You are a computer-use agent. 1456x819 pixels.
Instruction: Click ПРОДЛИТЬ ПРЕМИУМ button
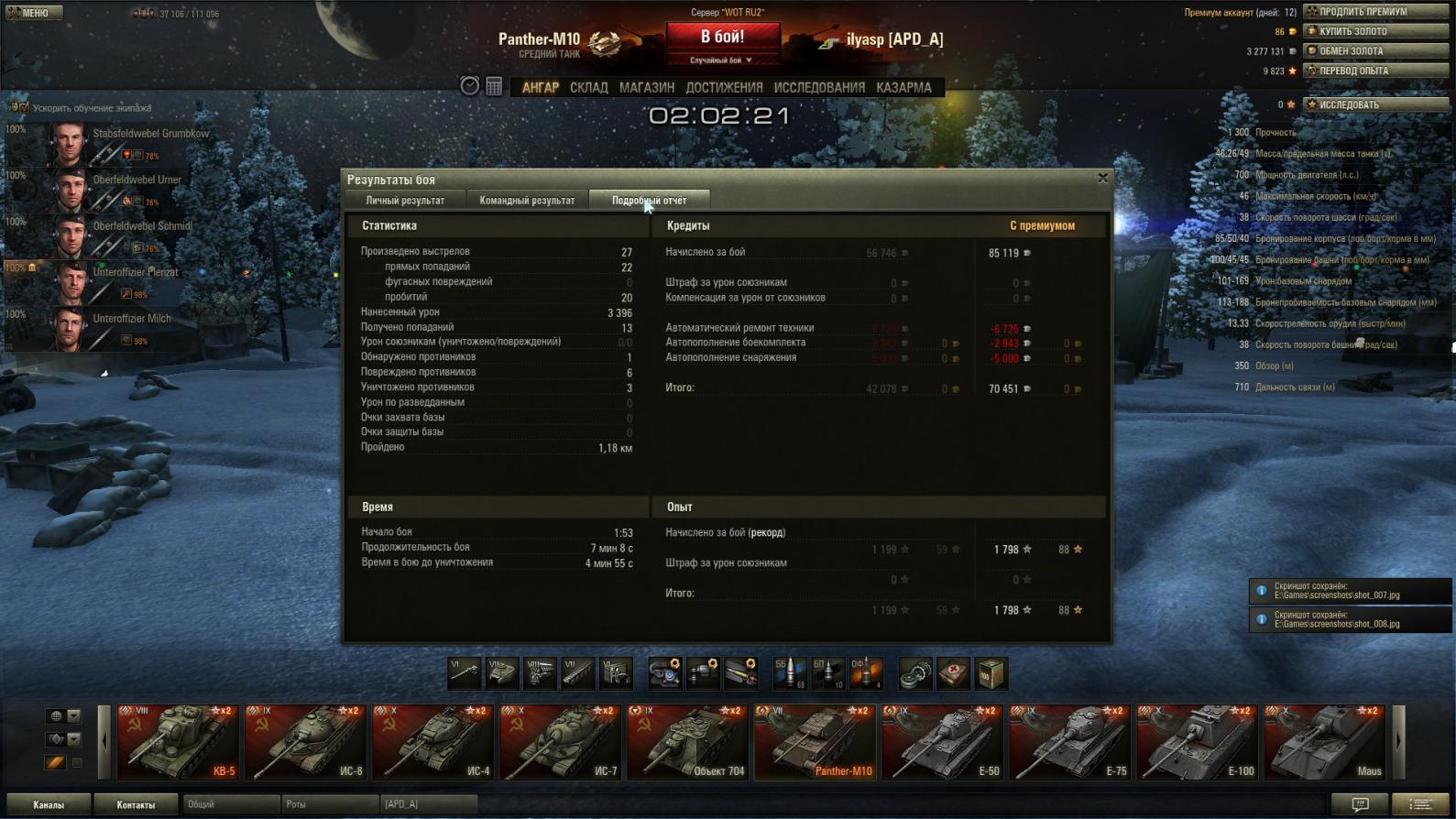[x=1376, y=12]
